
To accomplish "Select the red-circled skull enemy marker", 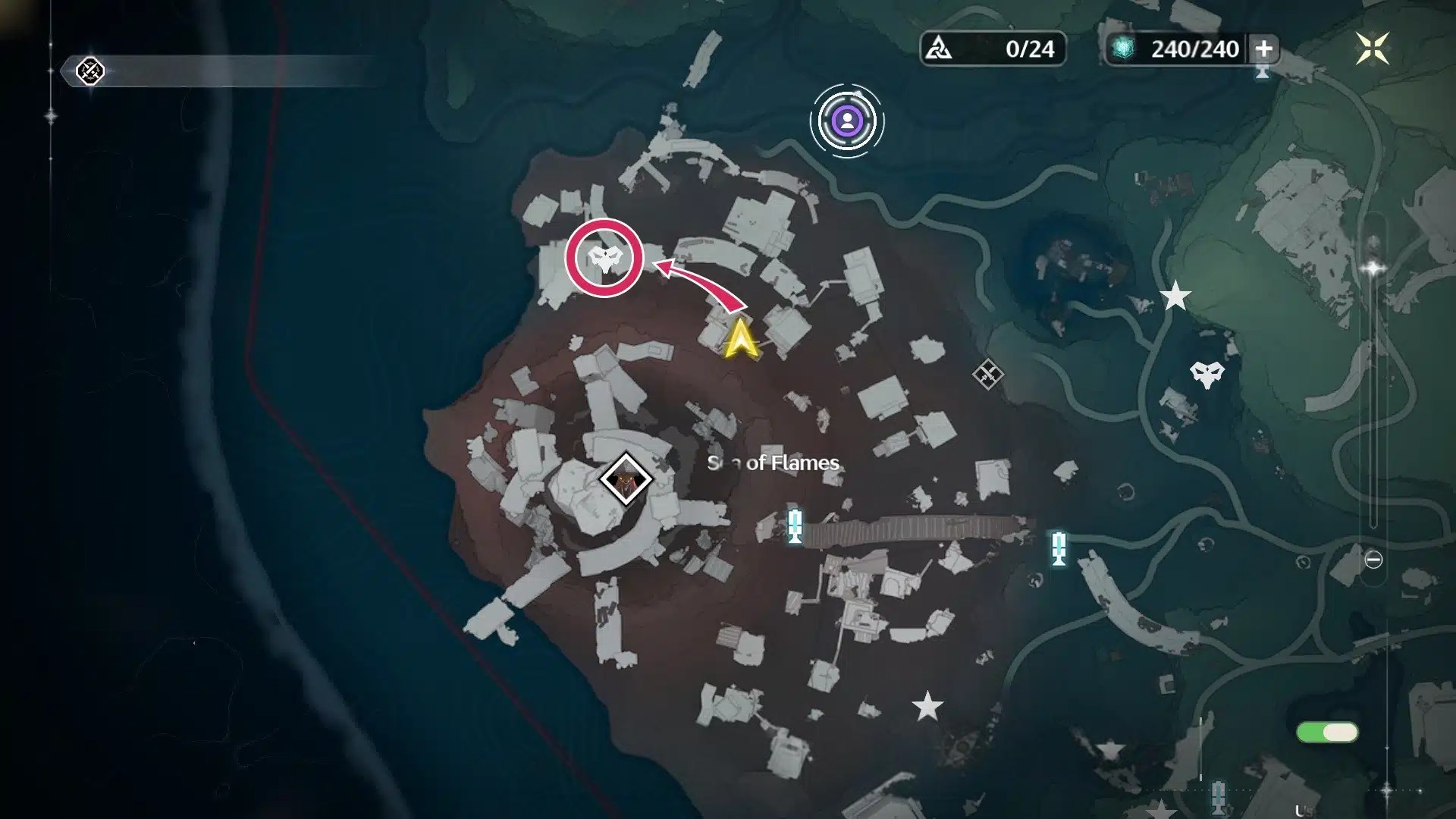I will click(604, 258).
